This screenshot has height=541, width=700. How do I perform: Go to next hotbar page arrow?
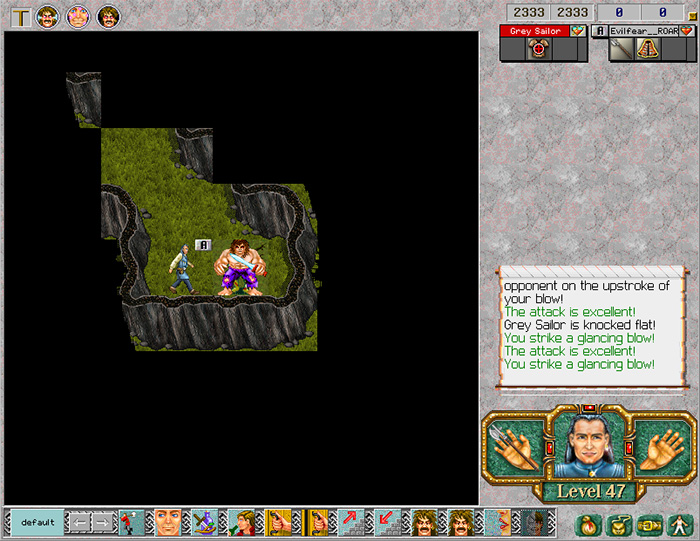coord(102,522)
